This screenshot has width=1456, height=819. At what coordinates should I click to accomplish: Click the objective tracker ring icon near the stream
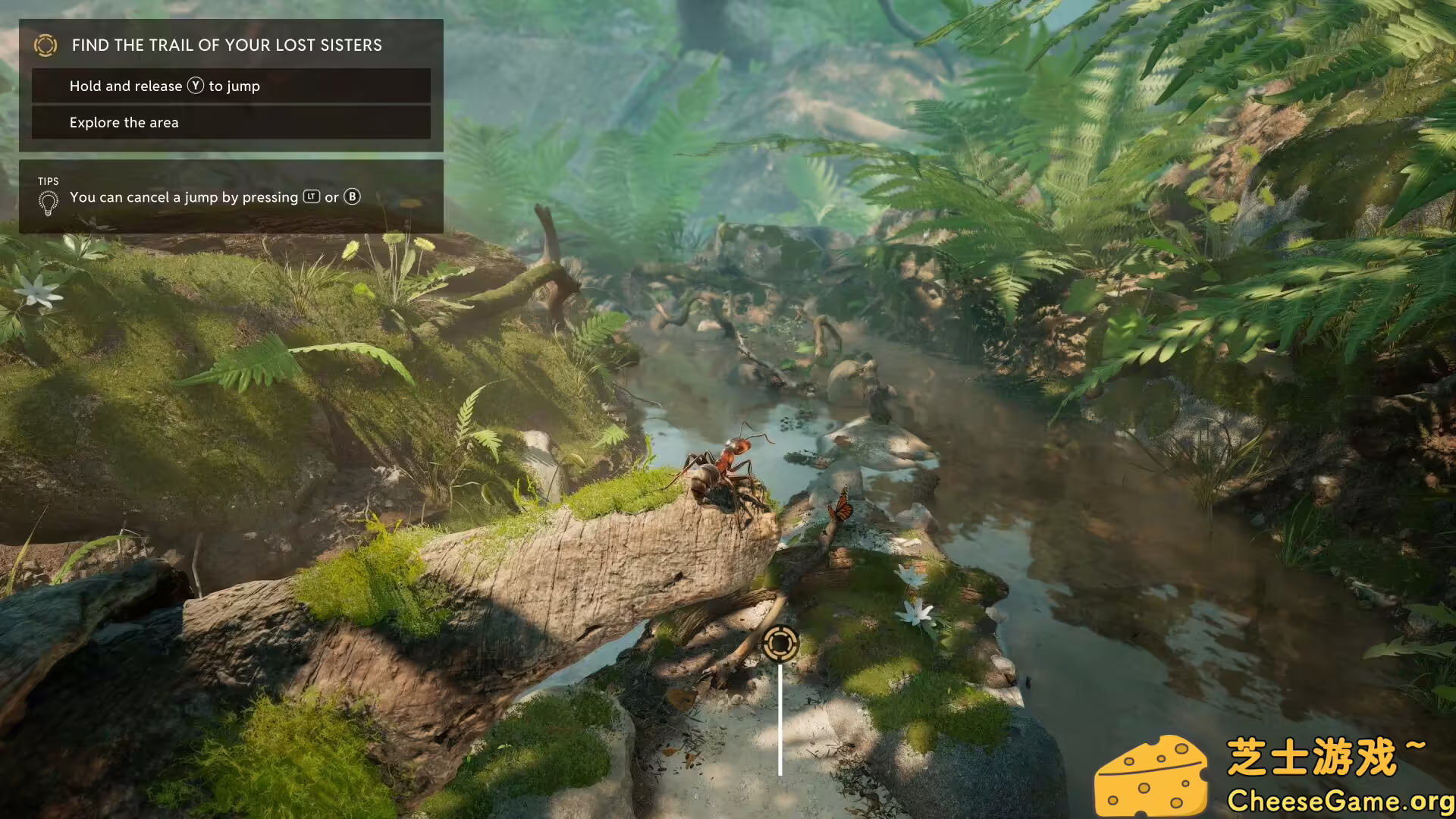[x=780, y=642]
